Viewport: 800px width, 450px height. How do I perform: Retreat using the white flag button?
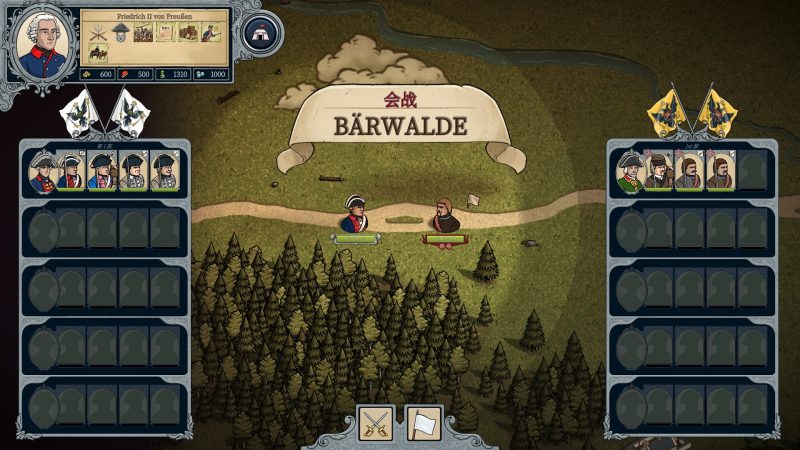[423, 423]
